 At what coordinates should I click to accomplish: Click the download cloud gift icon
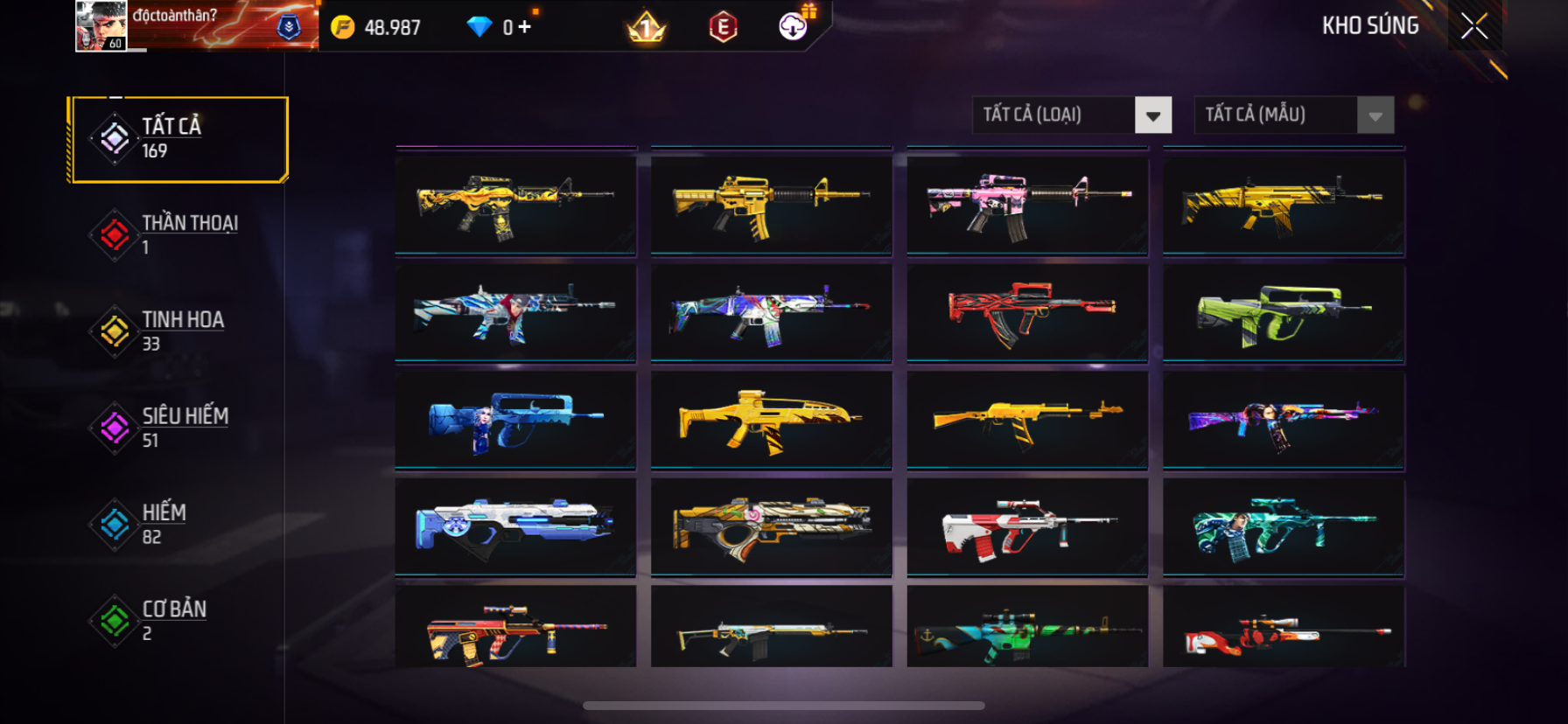[x=794, y=26]
